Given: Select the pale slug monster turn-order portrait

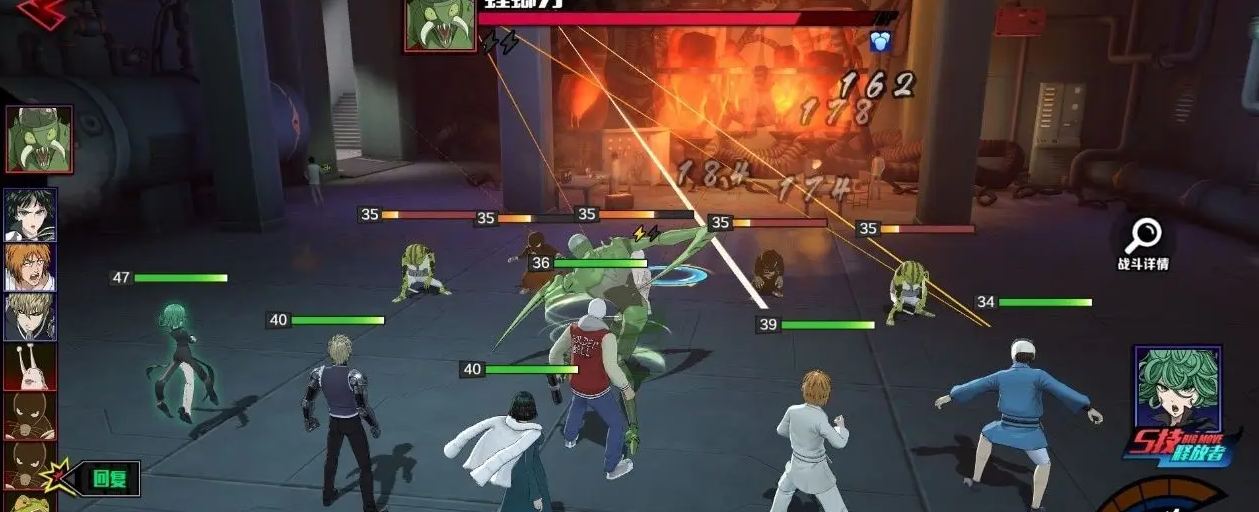Looking at the screenshot, I should pos(30,366).
